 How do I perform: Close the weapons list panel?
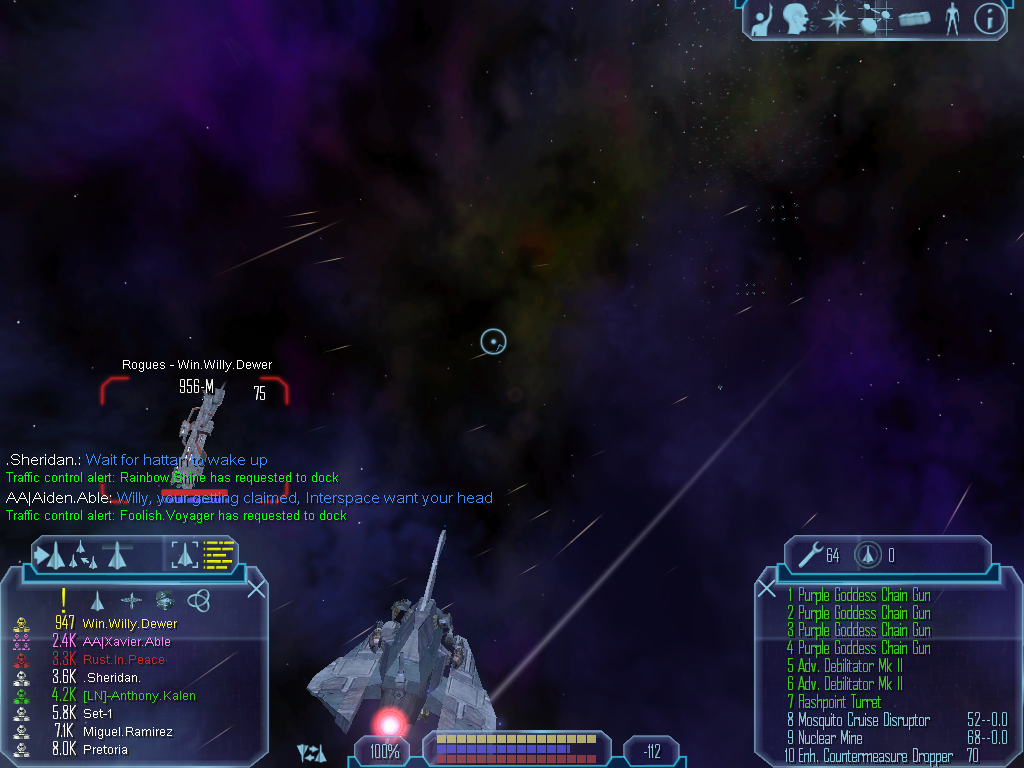pyautogui.click(x=767, y=588)
